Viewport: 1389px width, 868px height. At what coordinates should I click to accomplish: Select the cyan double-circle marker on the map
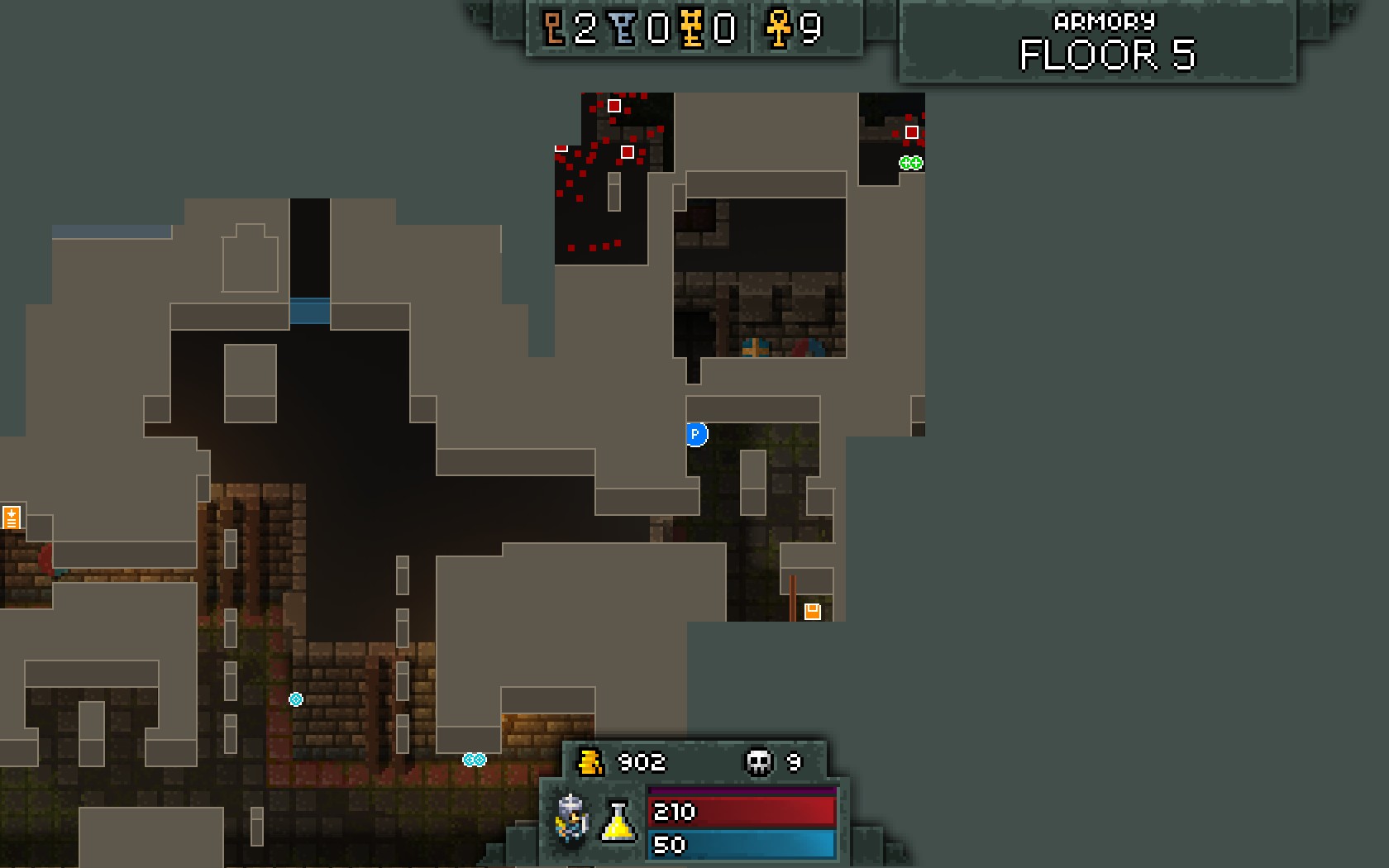(x=475, y=760)
